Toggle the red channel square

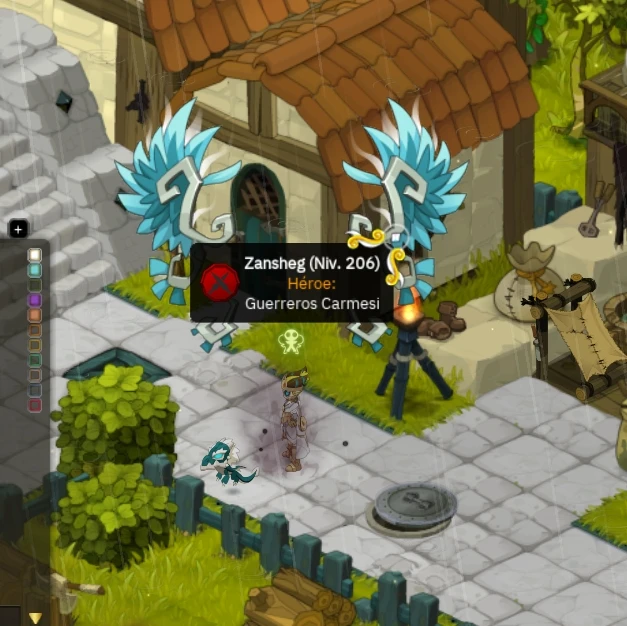click(x=35, y=405)
